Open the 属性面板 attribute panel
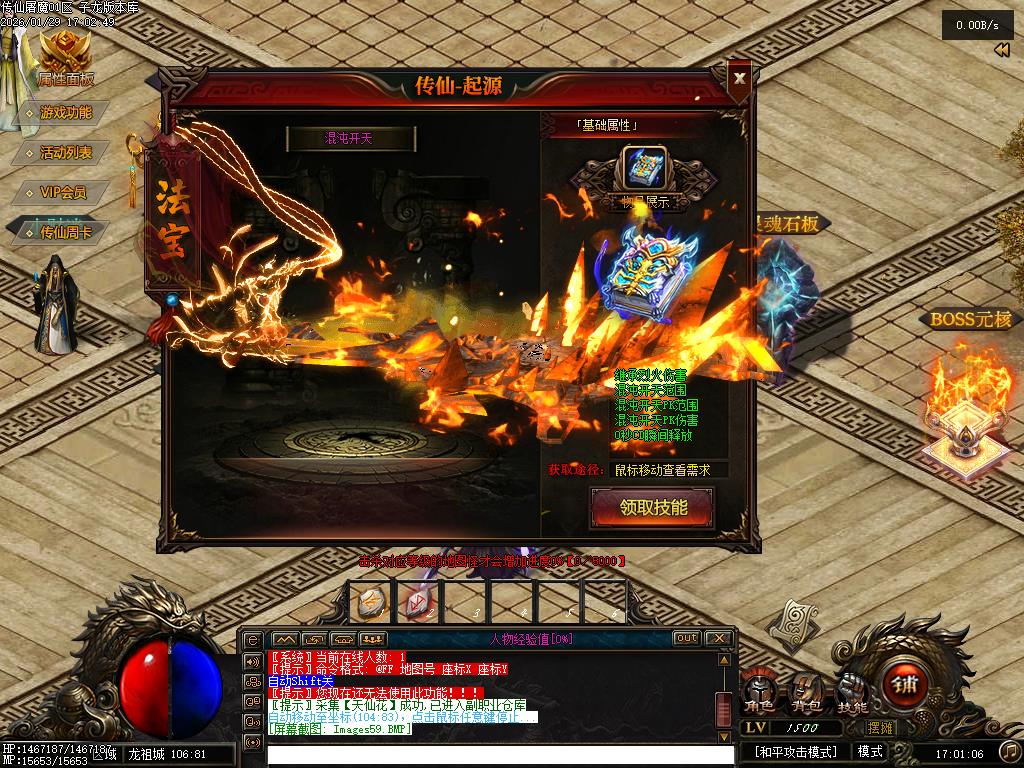The image size is (1024, 768). [65, 60]
